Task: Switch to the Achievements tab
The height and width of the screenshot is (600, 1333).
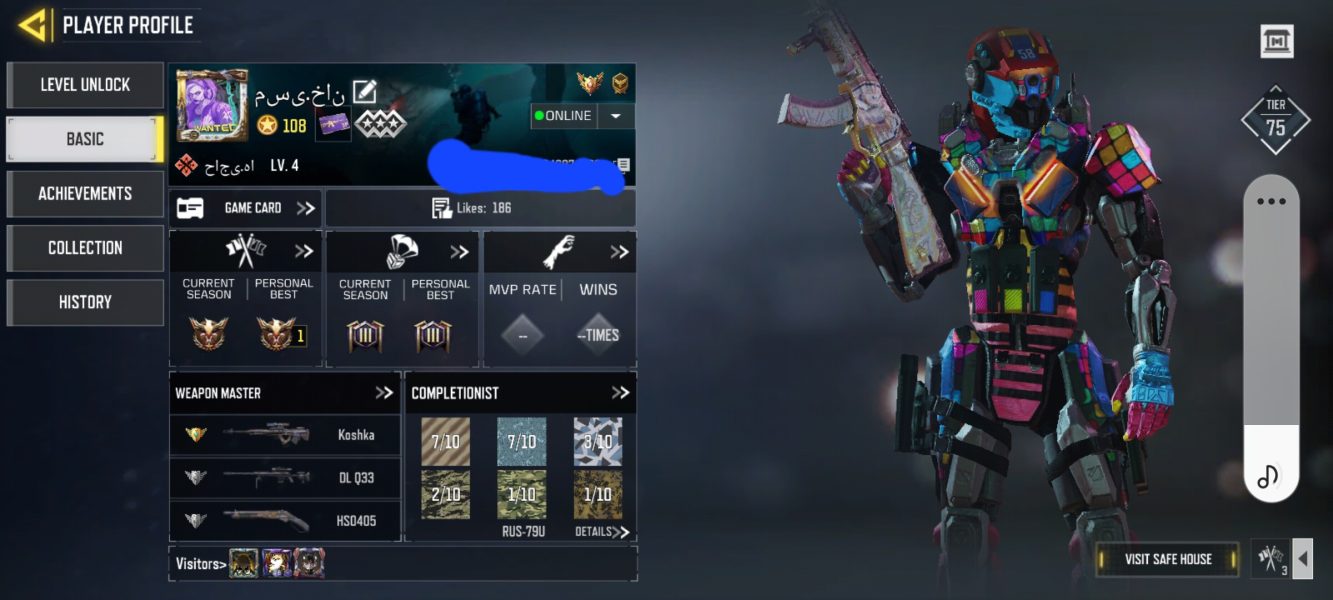Action: tap(85, 193)
